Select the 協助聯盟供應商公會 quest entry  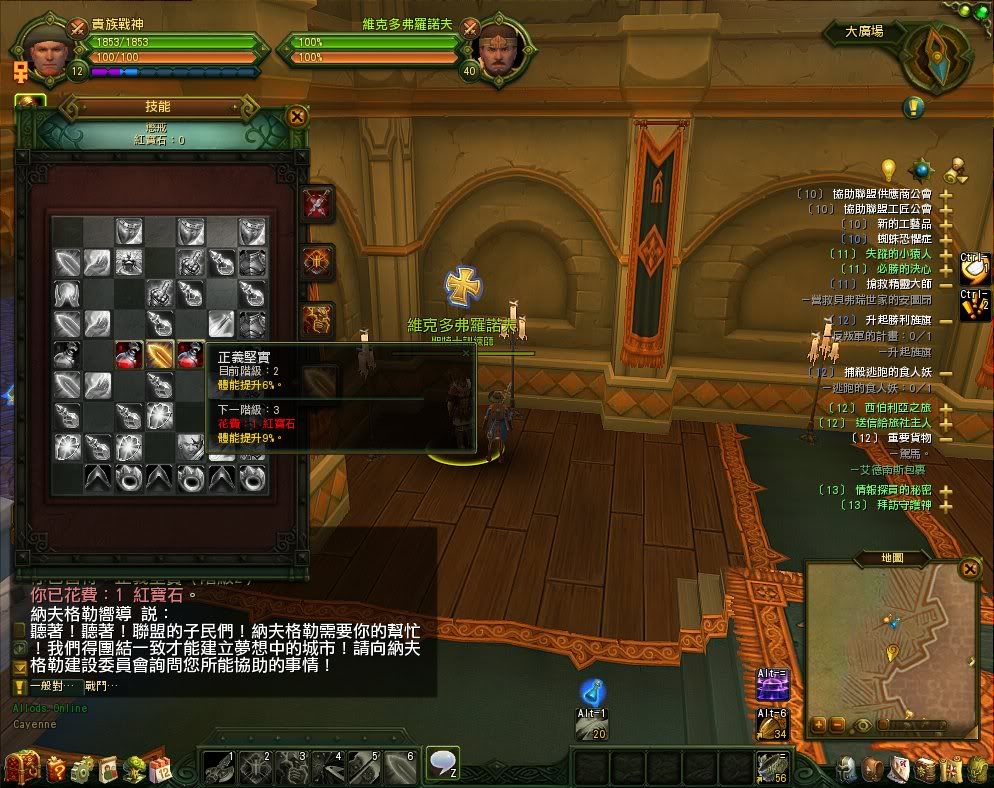click(881, 194)
